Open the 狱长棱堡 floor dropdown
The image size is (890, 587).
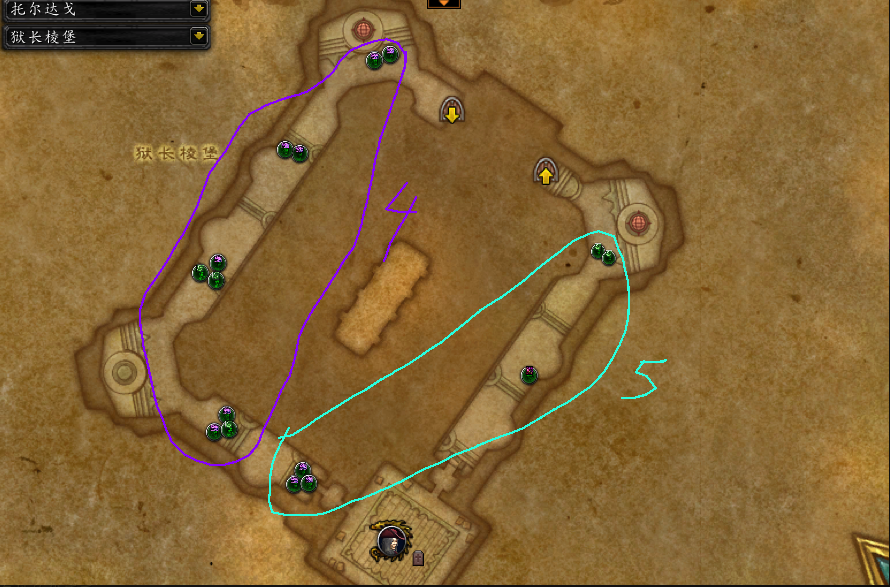[x=199, y=36]
